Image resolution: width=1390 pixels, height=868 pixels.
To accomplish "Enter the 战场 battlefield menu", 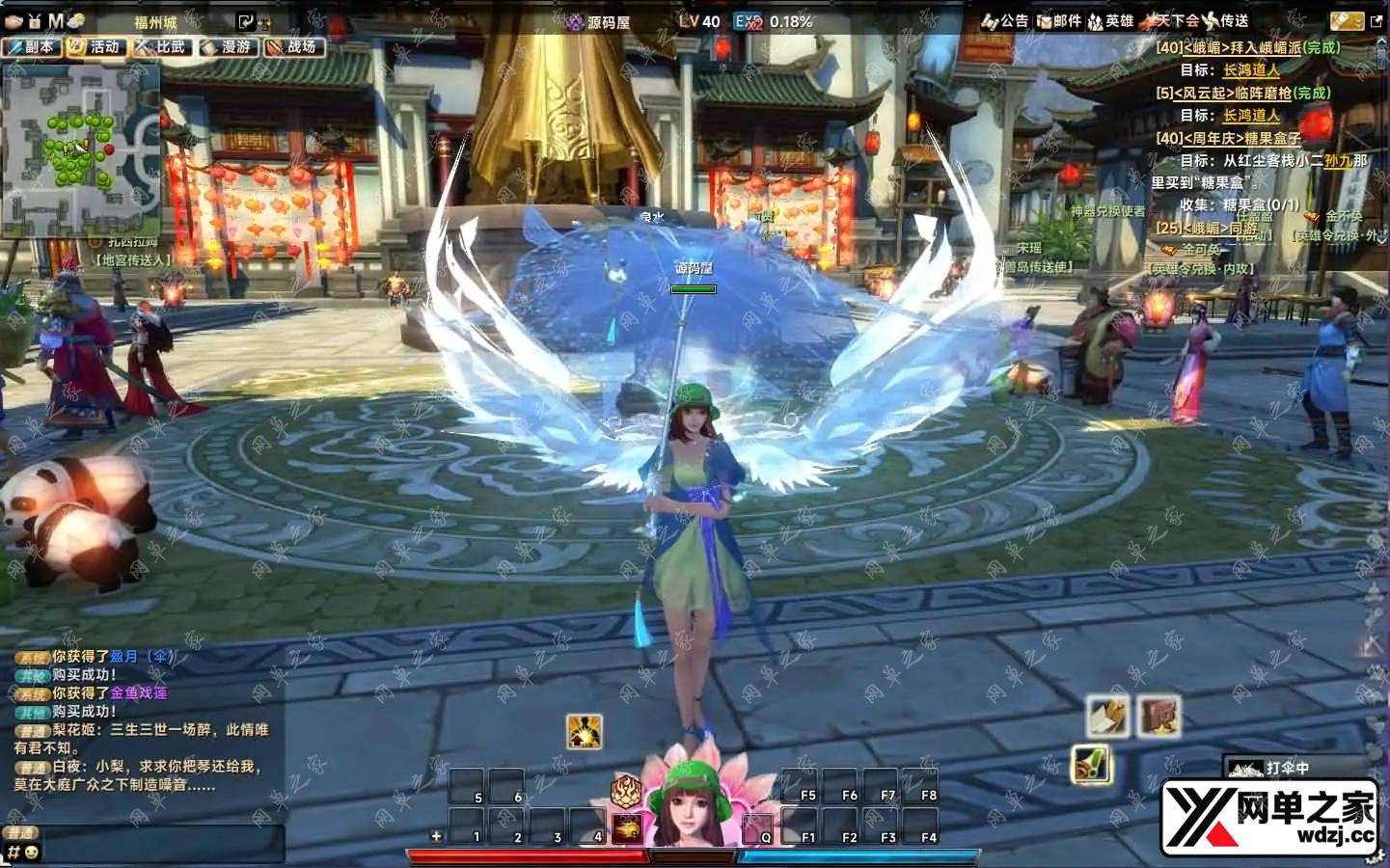I will pyautogui.click(x=292, y=46).
